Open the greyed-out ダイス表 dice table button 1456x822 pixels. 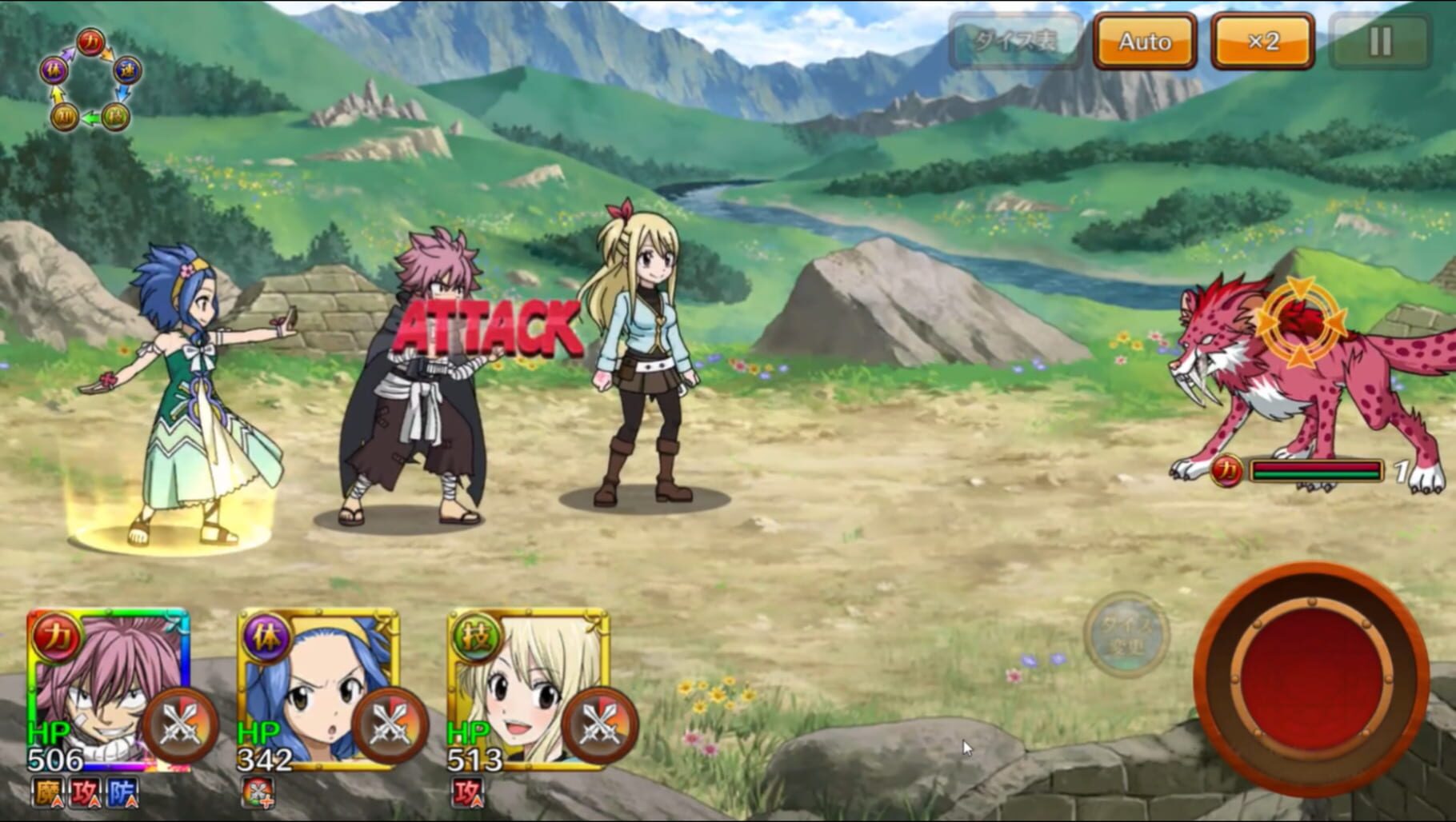(1015, 42)
